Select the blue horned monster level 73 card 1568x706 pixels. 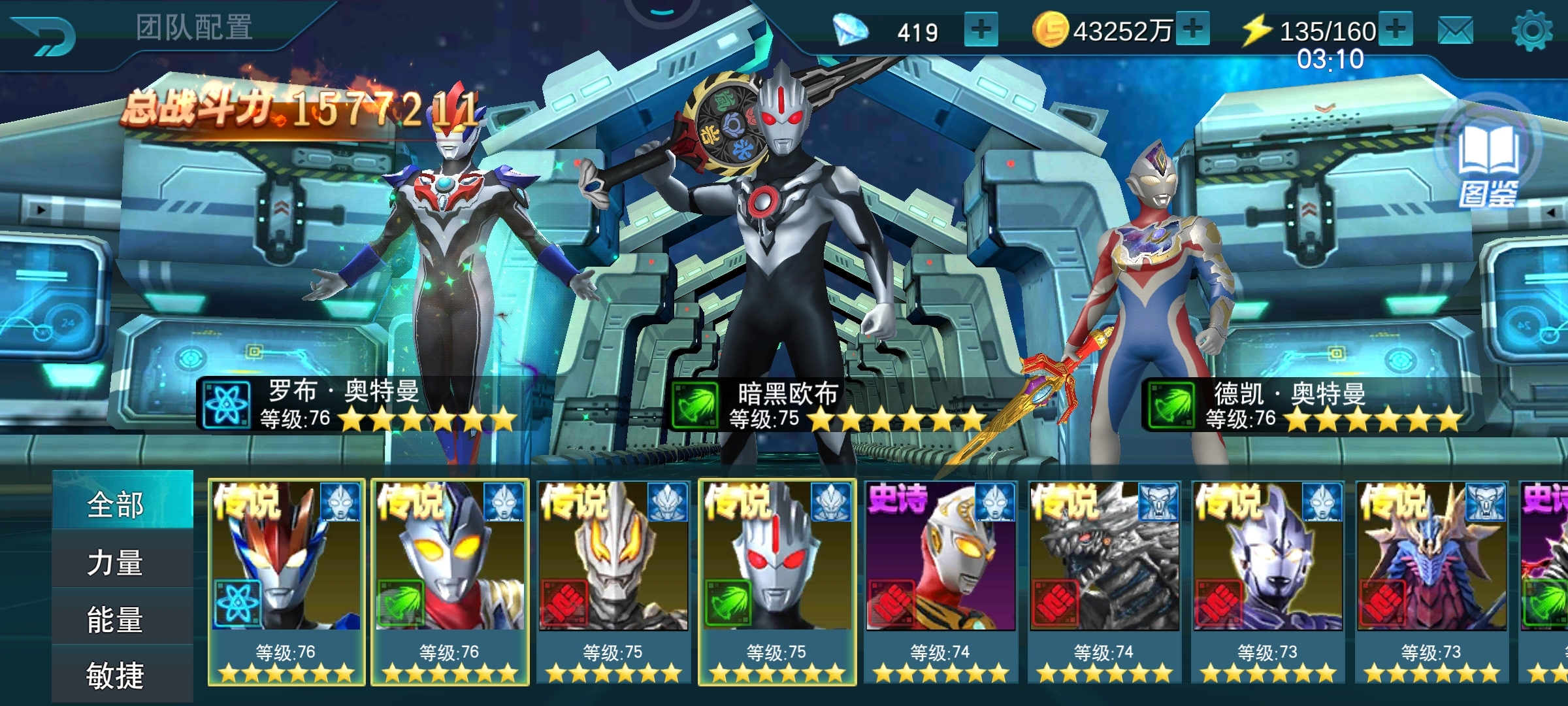tap(1431, 582)
